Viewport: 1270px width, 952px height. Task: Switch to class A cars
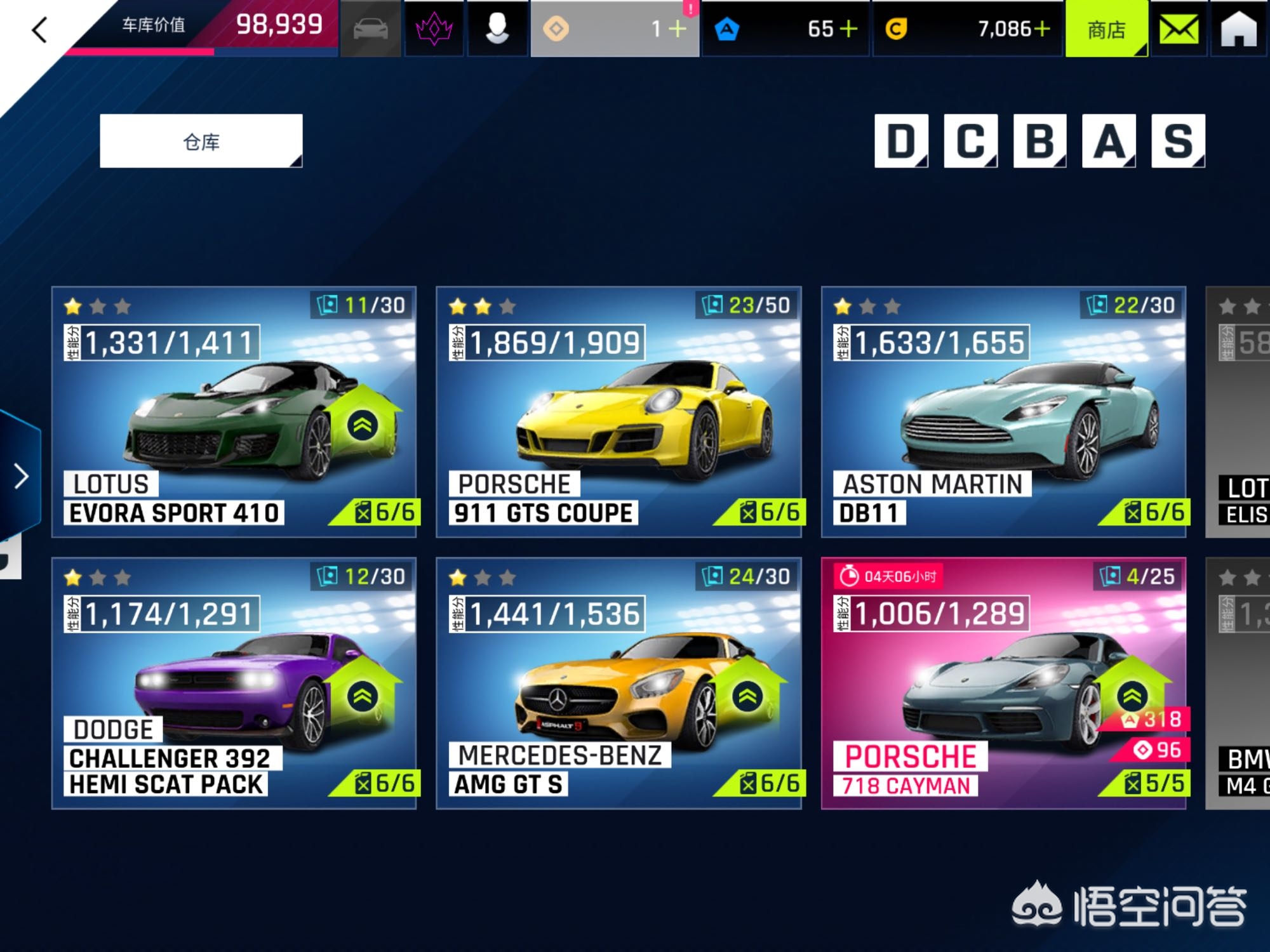tap(1109, 141)
